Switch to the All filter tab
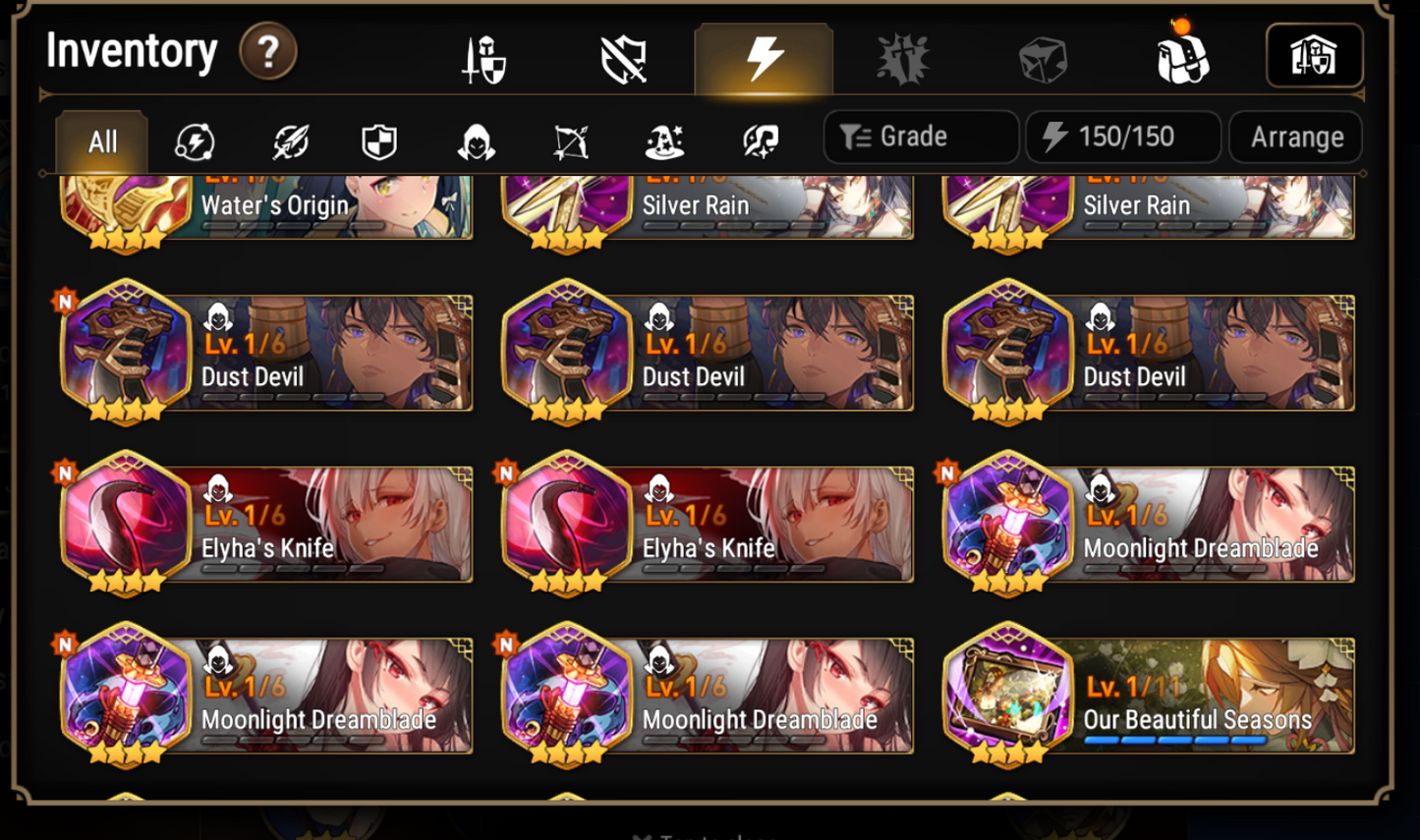The height and width of the screenshot is (840, 1420). [x=101, y=141]
